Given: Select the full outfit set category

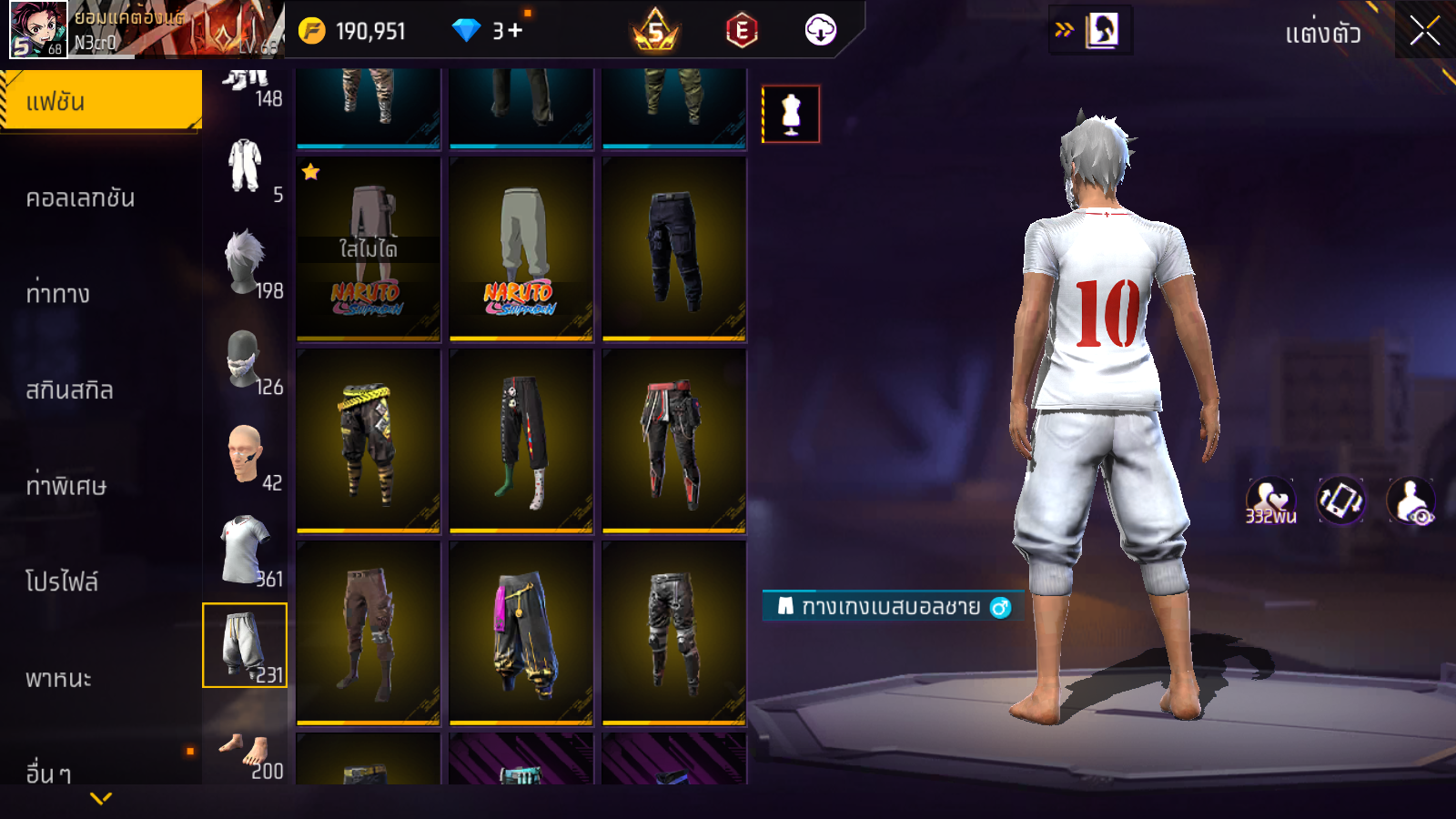Looking at the screenshot, I should click(x=245, y=167).
